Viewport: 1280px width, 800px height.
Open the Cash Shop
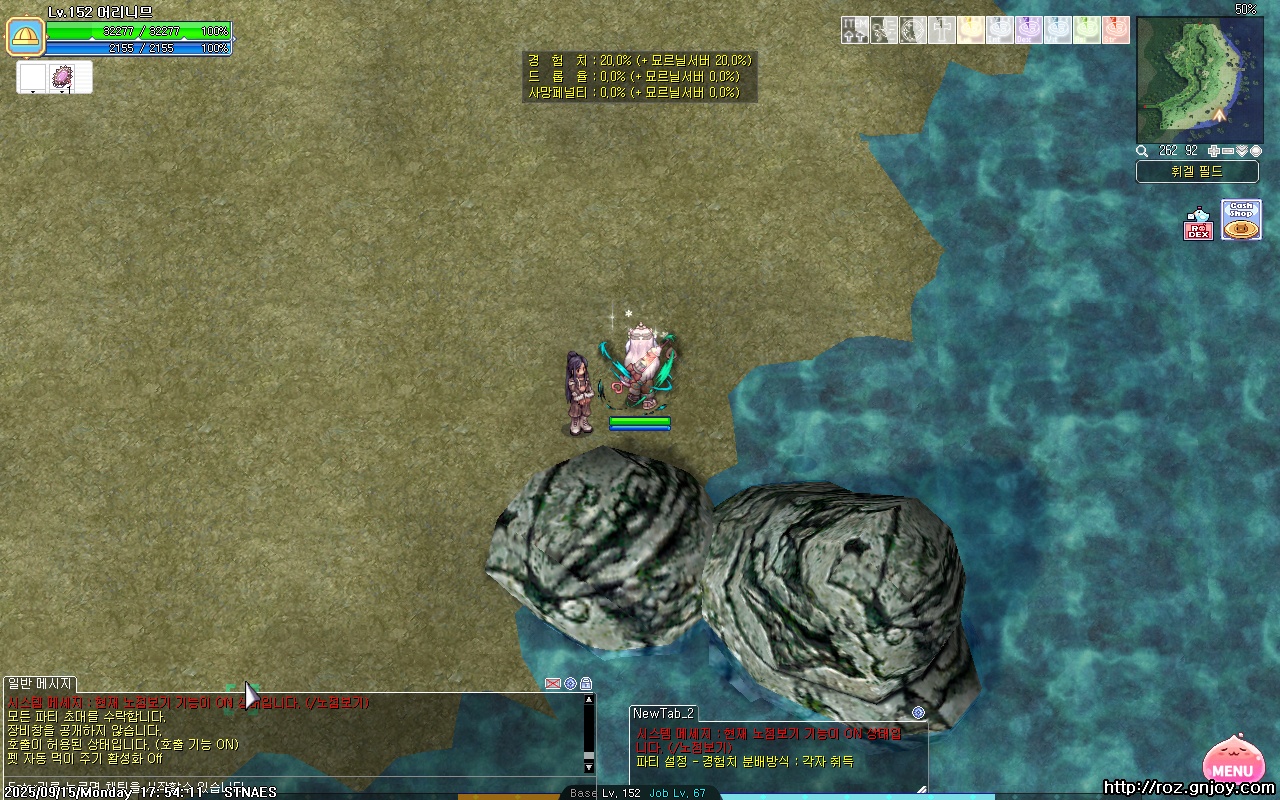(1241, 220)
